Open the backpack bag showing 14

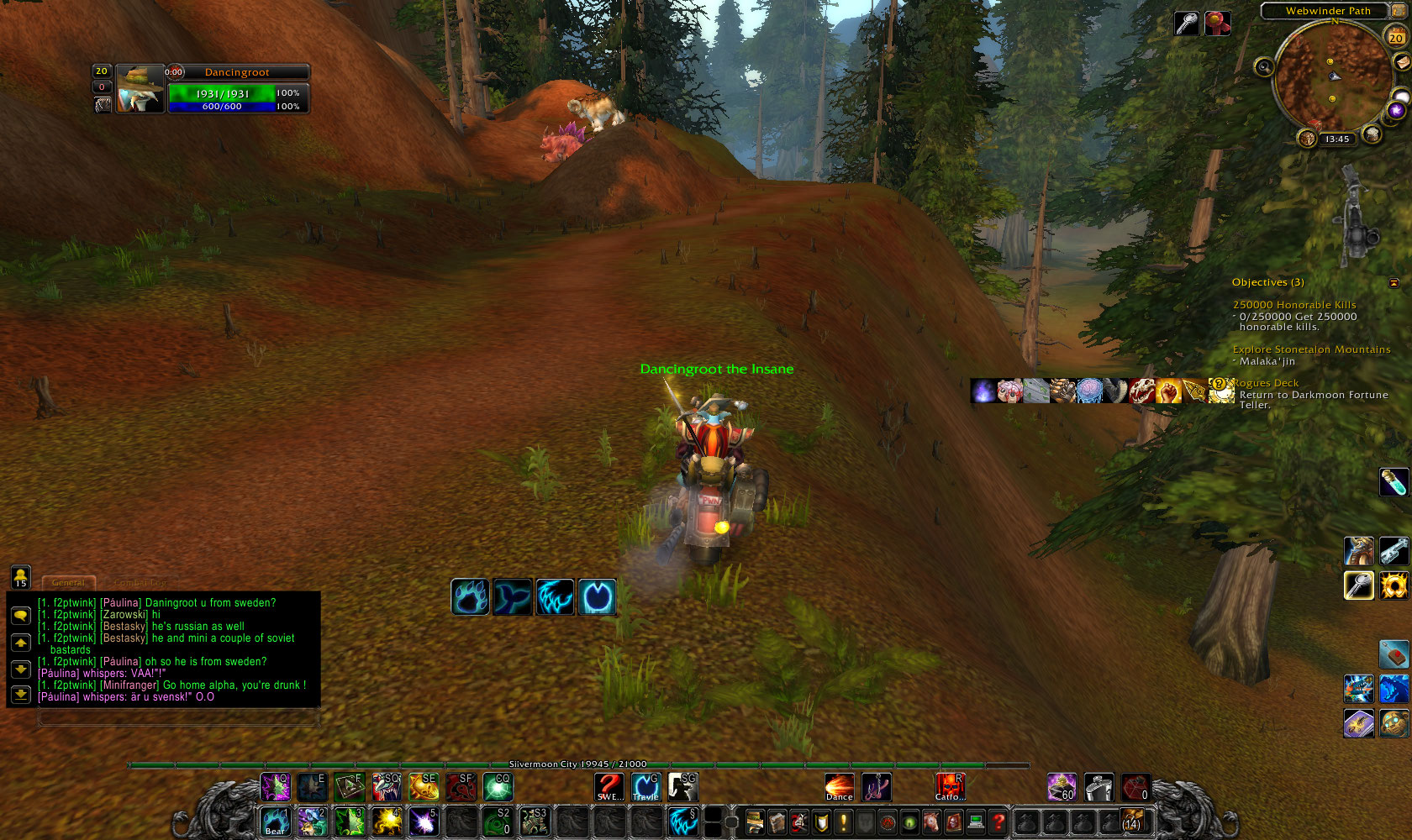(1132, 821)
